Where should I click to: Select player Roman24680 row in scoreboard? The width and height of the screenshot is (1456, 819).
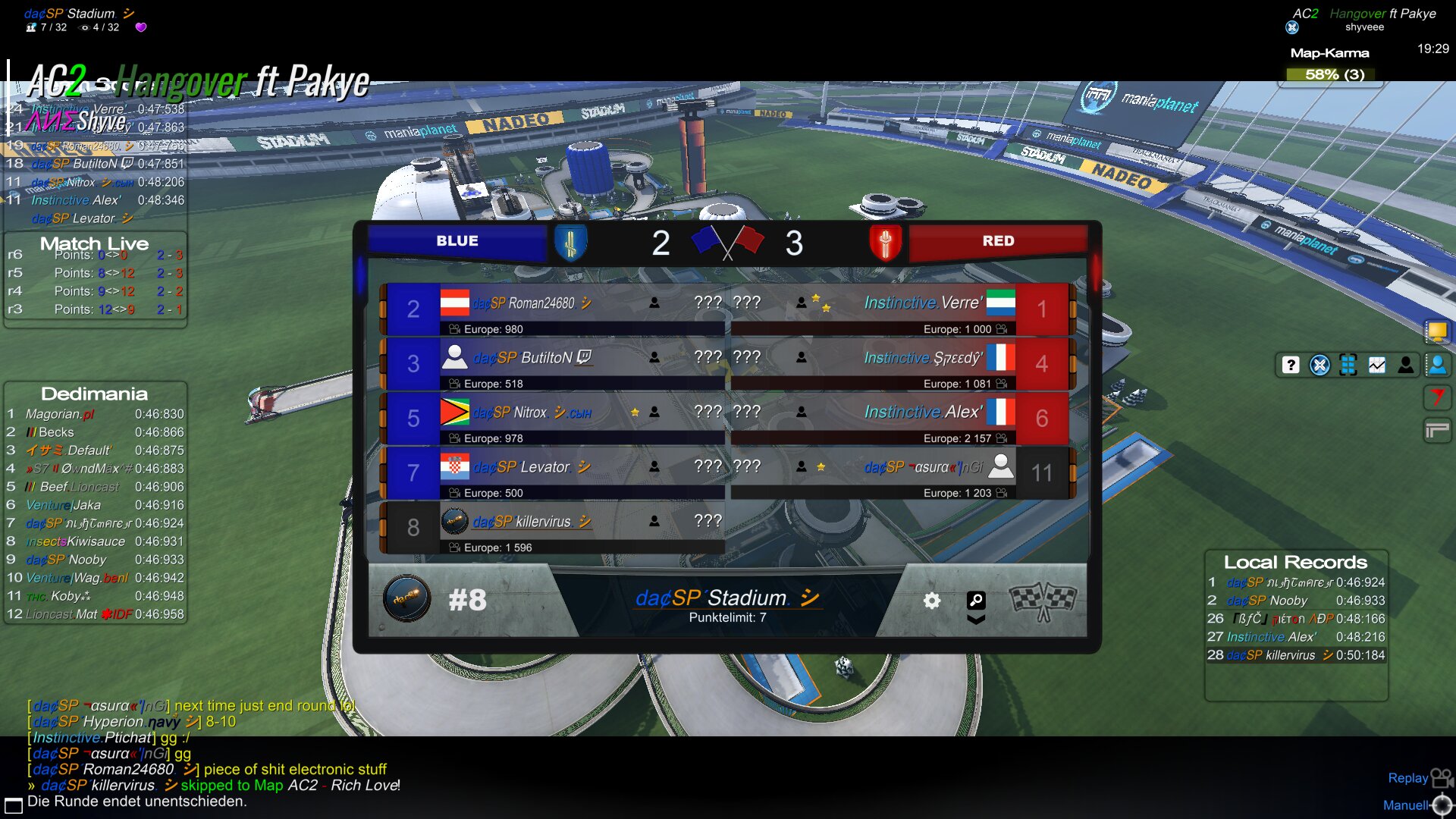tap(554, 309)
